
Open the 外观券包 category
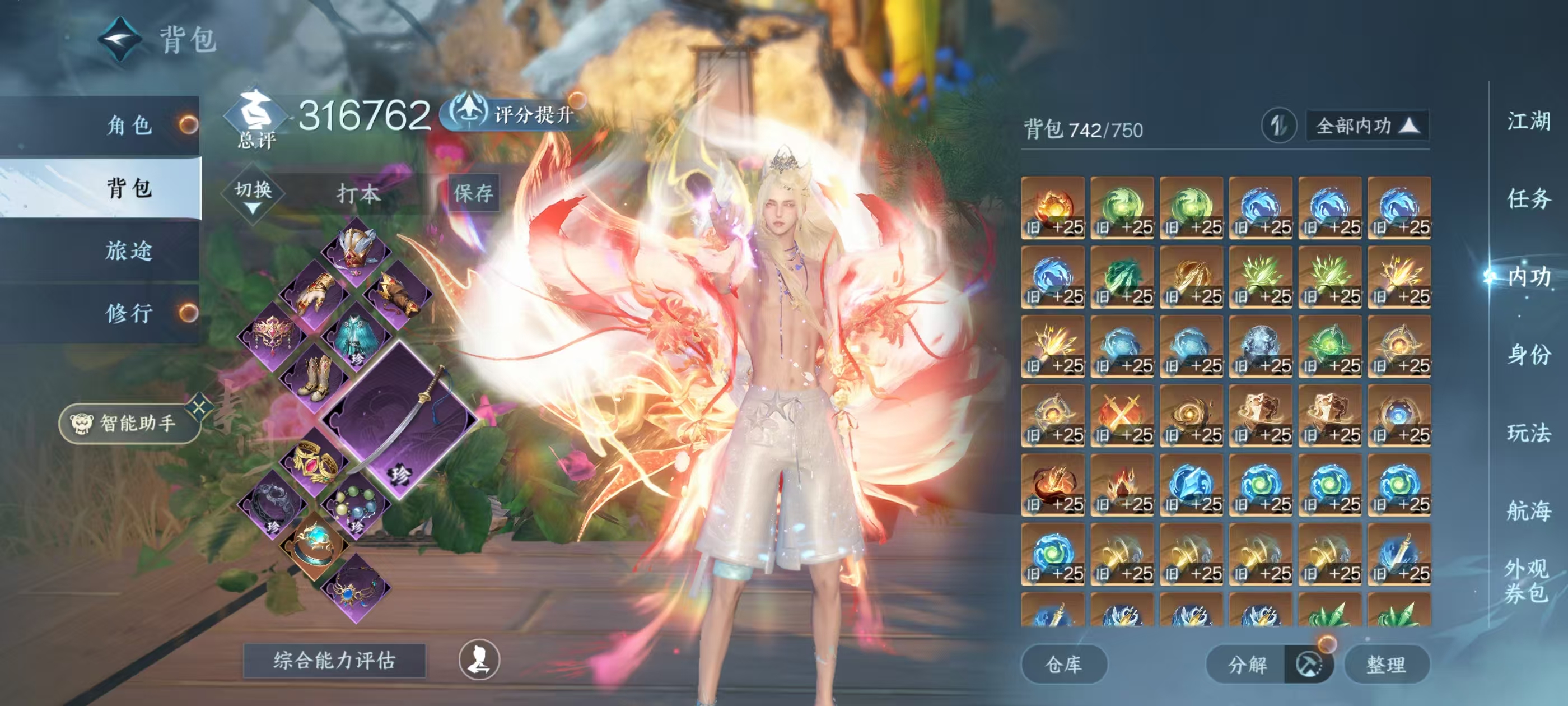pos(1527,580)
